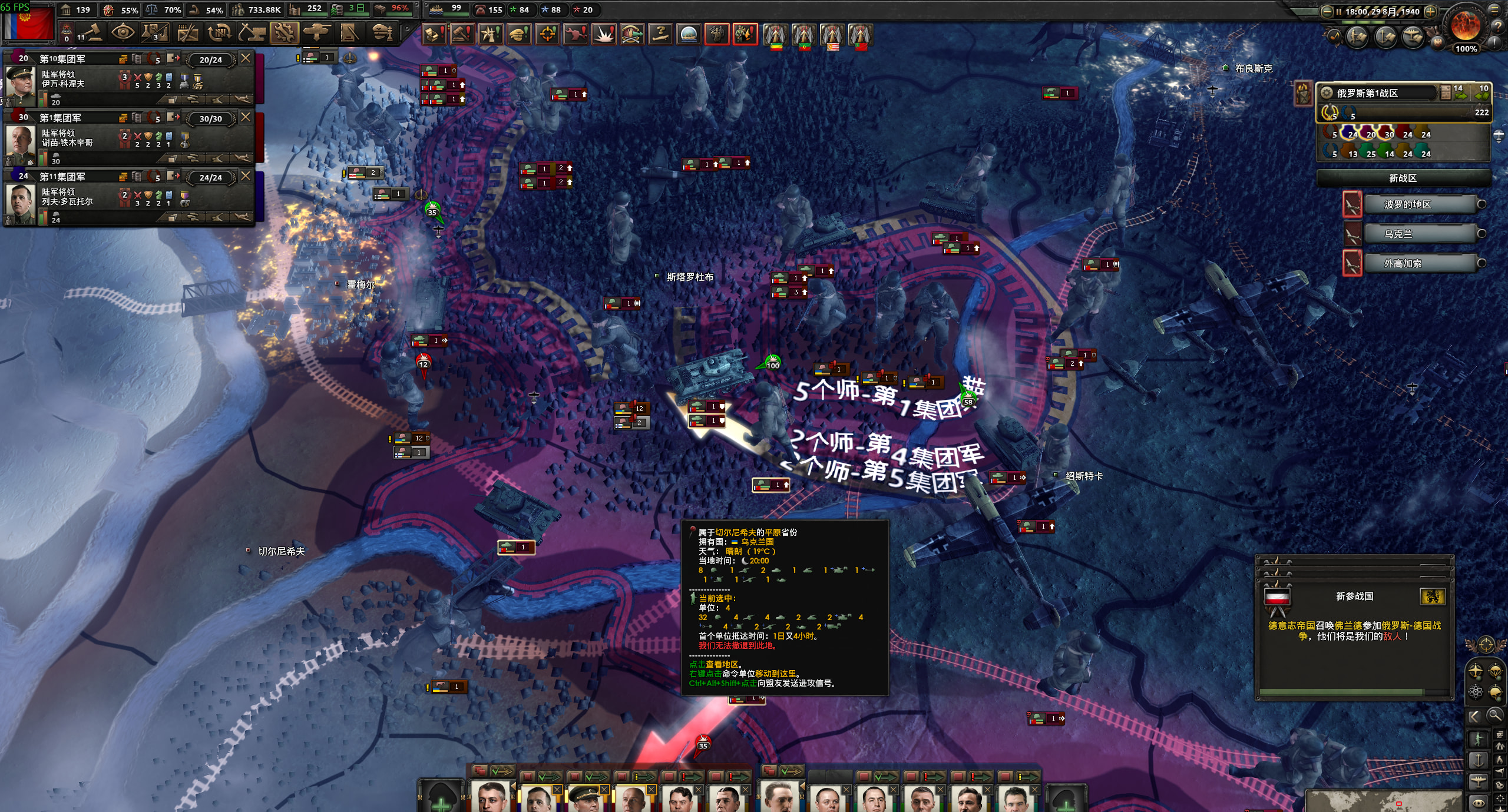Open 俄罗斯第1战区 theater gear settings

click(1327, 93)
